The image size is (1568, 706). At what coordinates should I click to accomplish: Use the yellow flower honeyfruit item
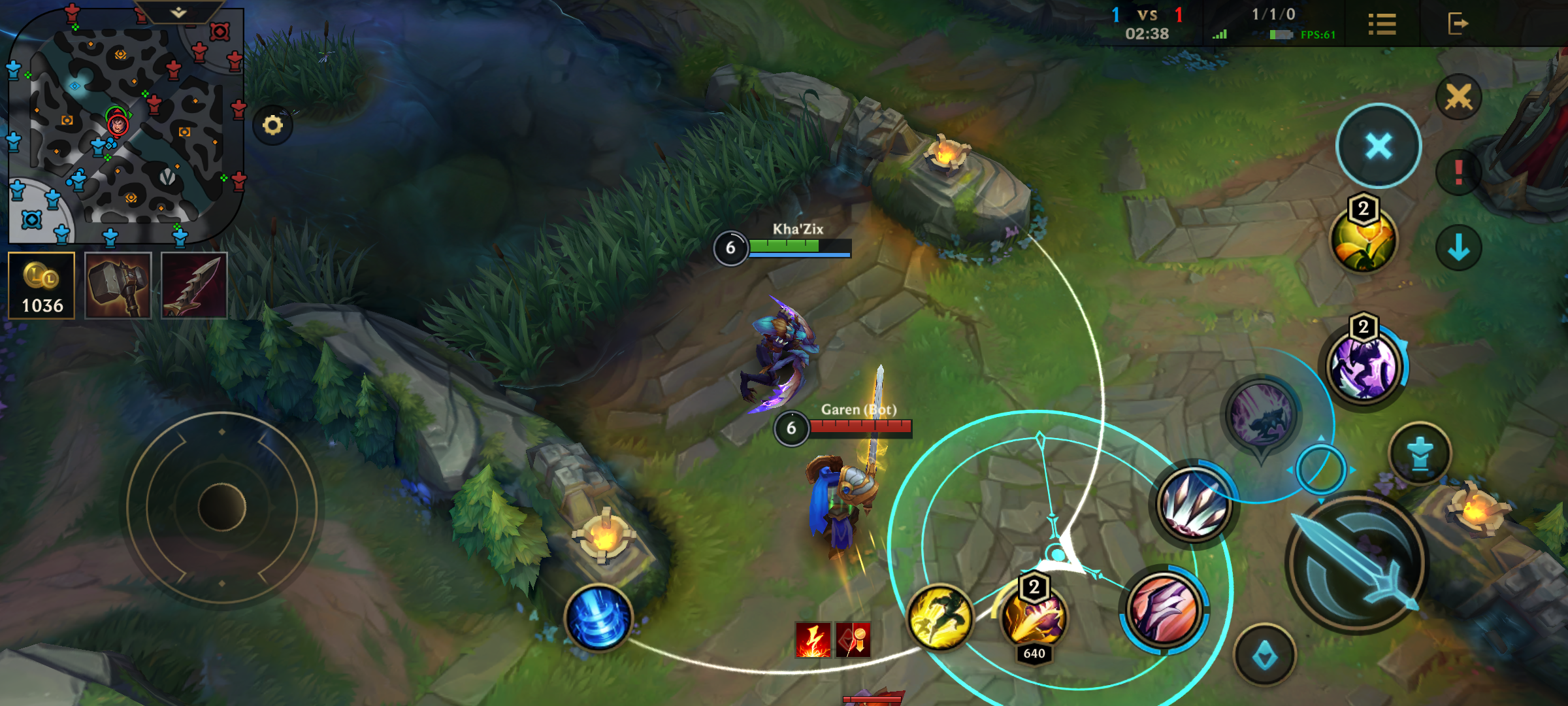pos(1364,240)
